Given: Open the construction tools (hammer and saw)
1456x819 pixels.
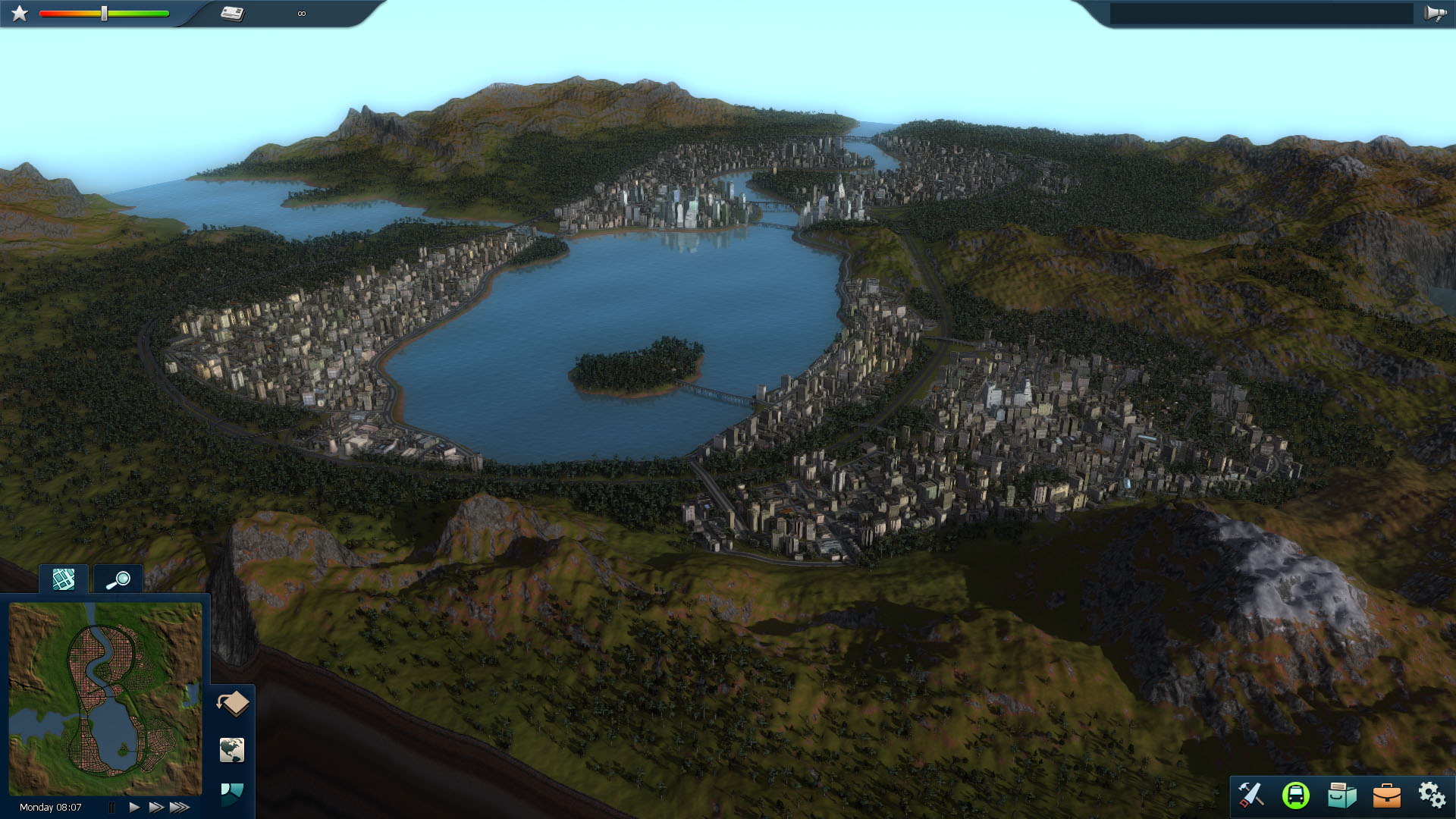Looking at the screenshot, I should click(x=1250, y=795).
